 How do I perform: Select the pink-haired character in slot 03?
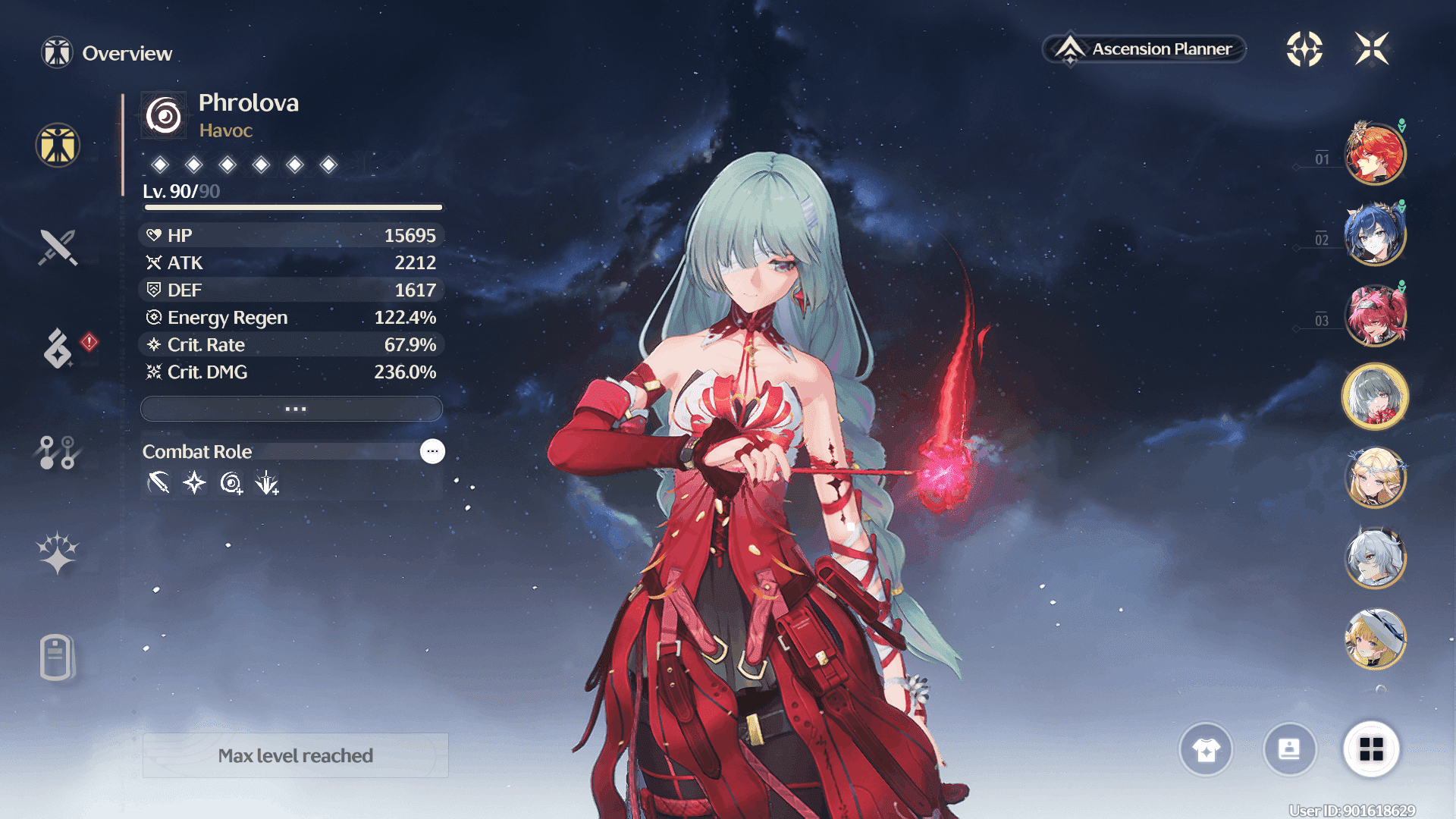click(1374, 315)
